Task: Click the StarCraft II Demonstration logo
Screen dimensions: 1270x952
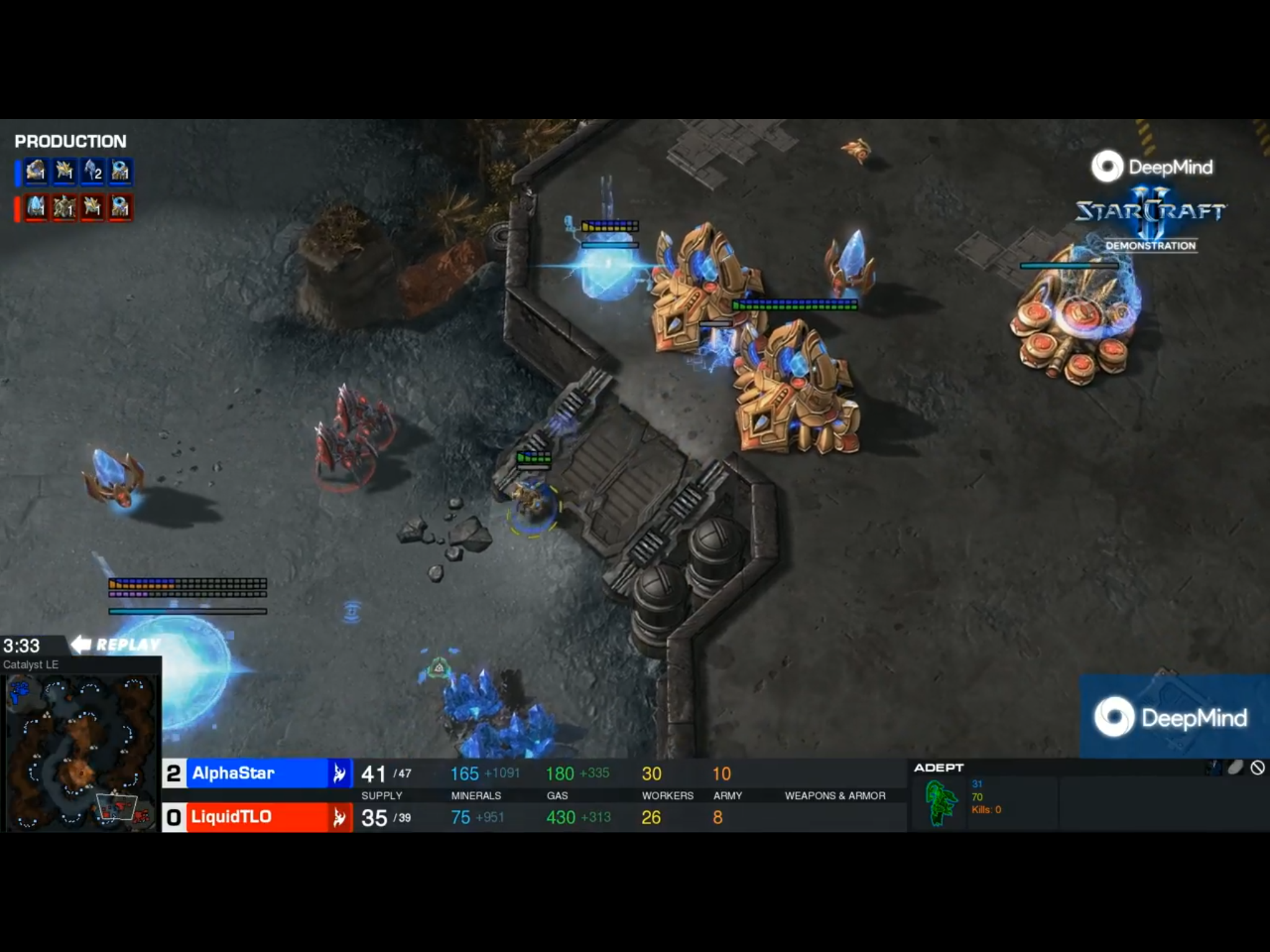Action: click(x=1150, y=217)
